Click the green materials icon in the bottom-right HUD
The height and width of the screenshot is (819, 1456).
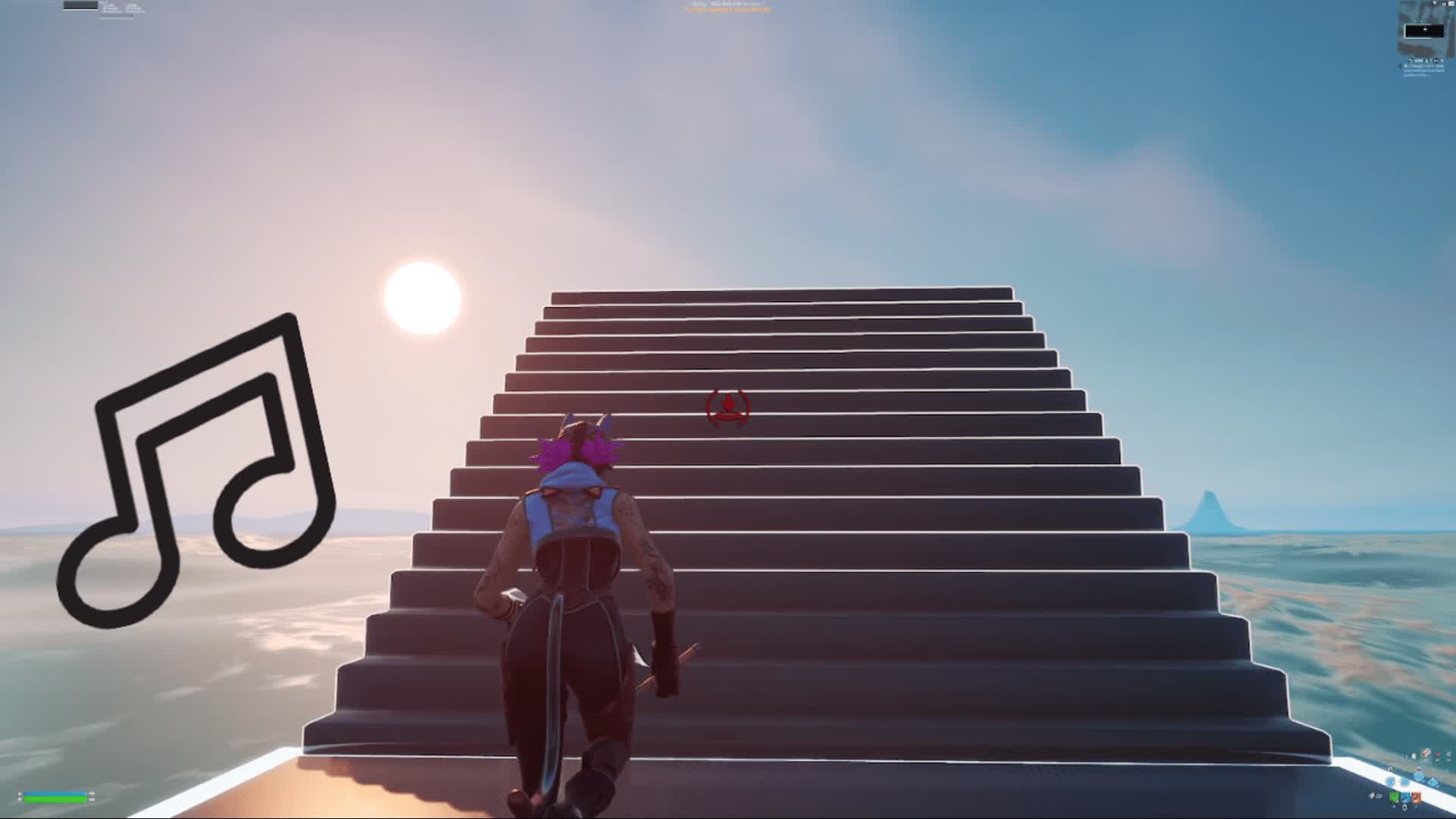(1394, 795)
